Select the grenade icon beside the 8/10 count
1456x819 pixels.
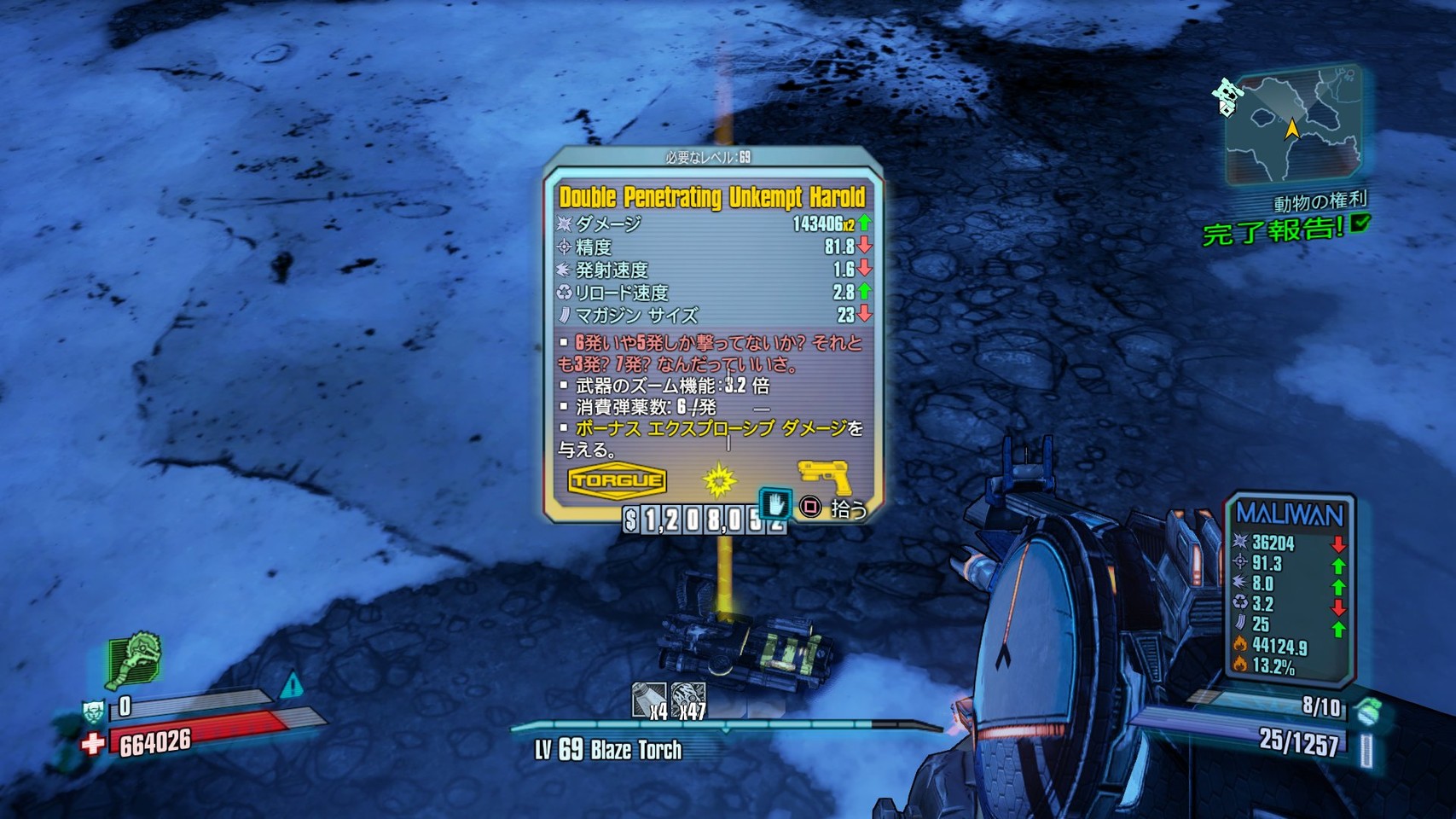point(1366,709)
